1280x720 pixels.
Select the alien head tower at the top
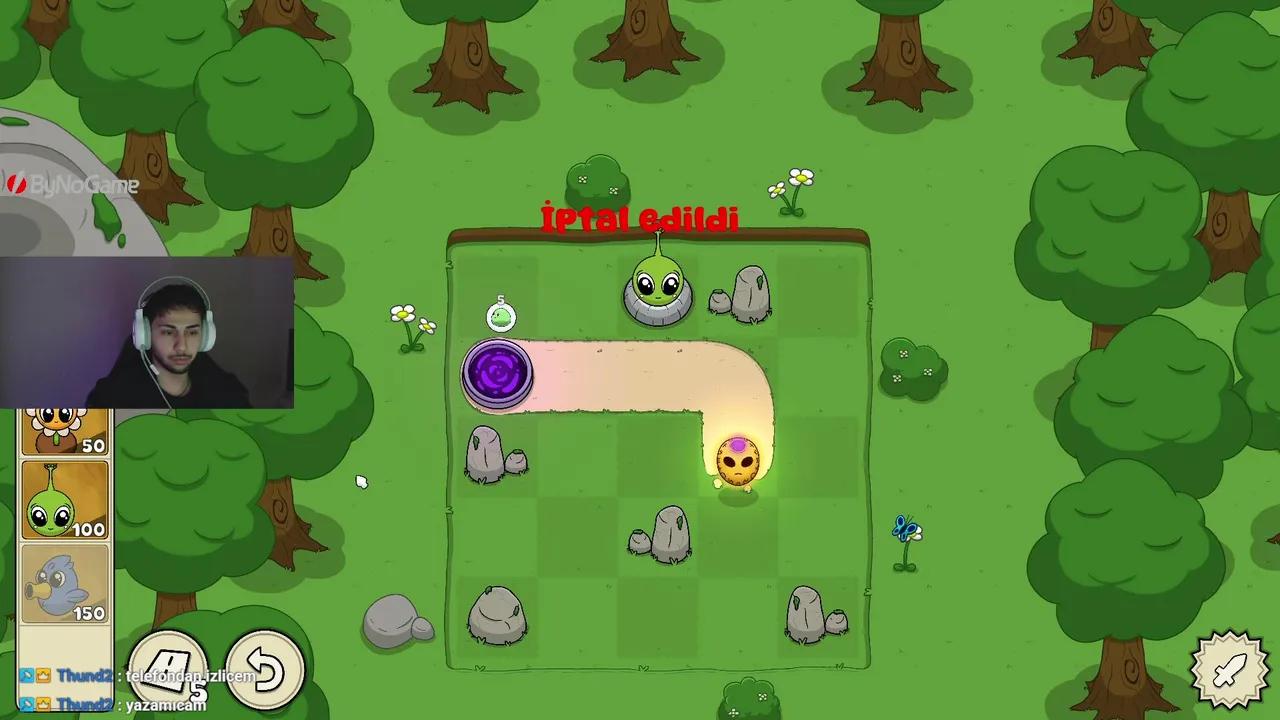tap(657, 285)
